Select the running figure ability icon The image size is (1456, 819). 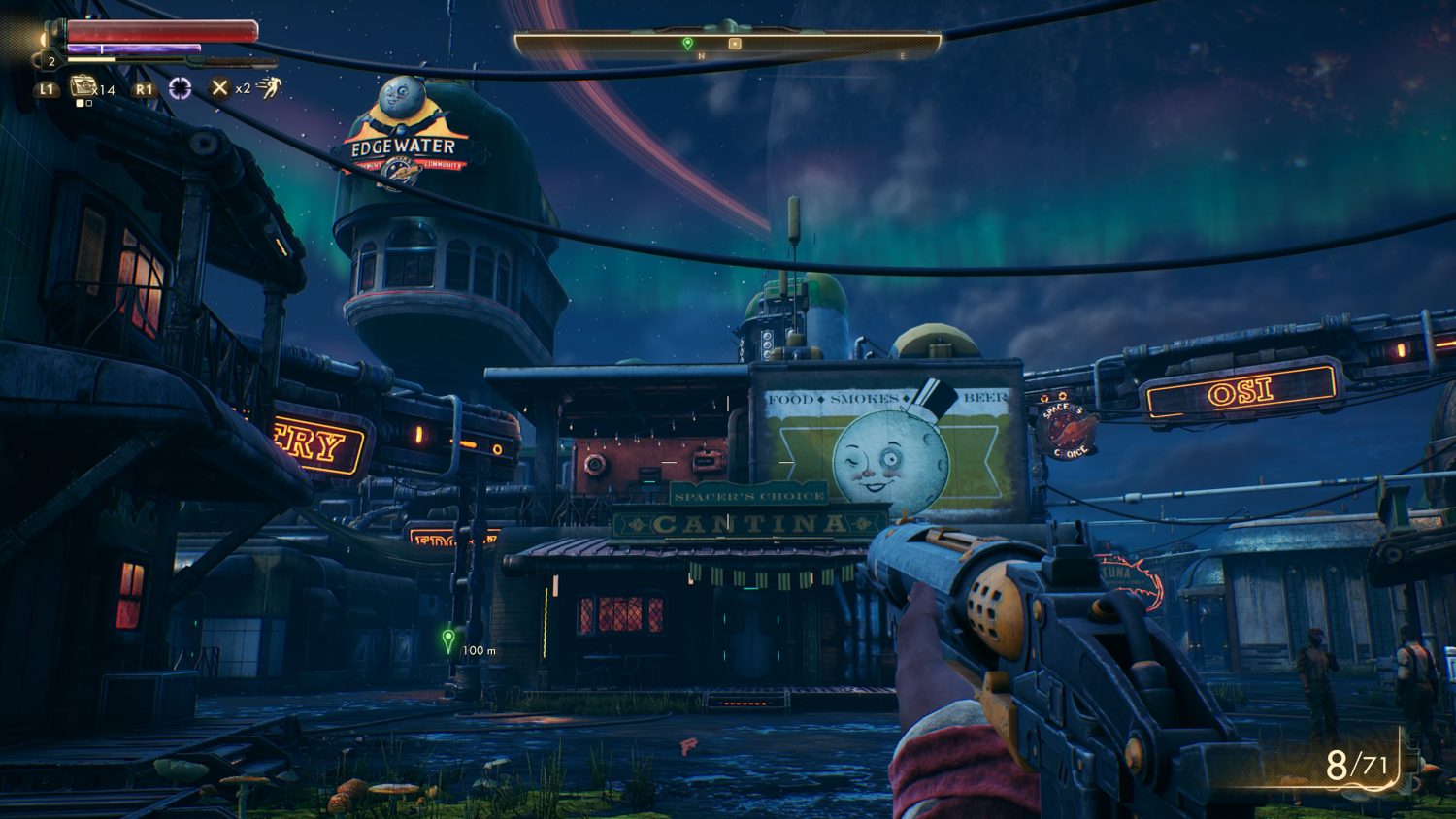pyautogui.click(x=268, y=88)
